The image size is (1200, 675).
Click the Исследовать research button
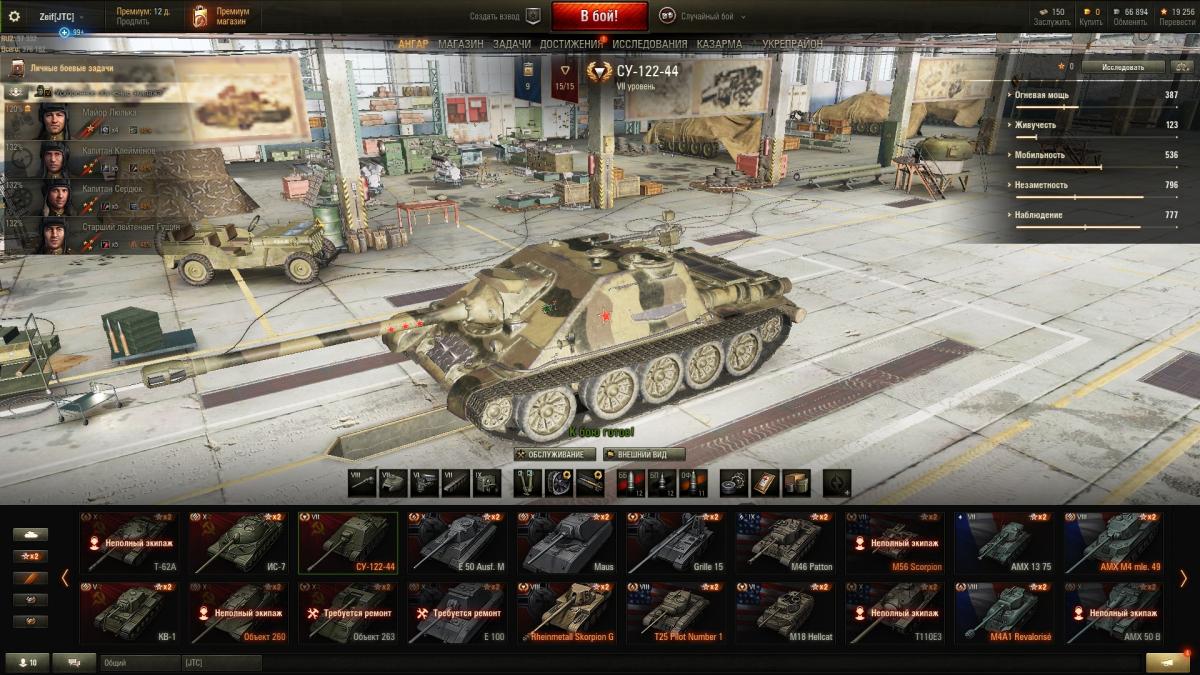[x=1123, y=67]
